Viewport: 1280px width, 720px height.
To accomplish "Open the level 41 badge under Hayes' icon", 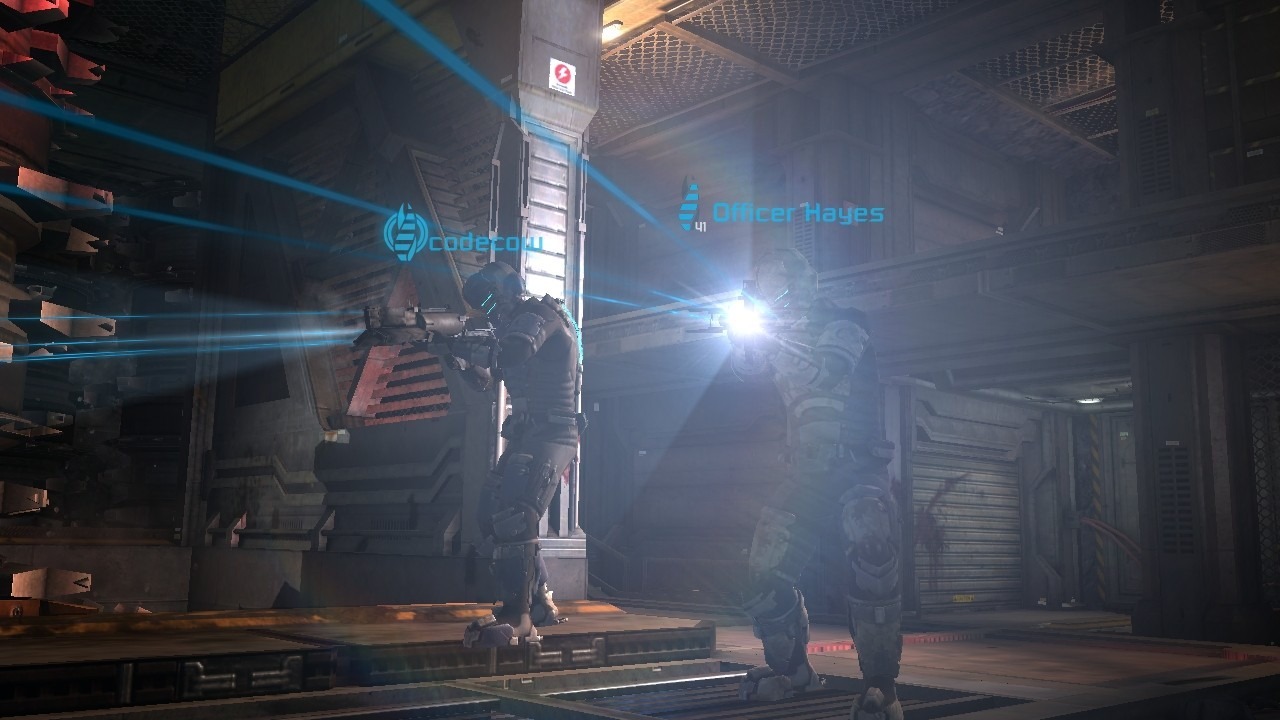I will pyautogui.click(x=703, y=225).
